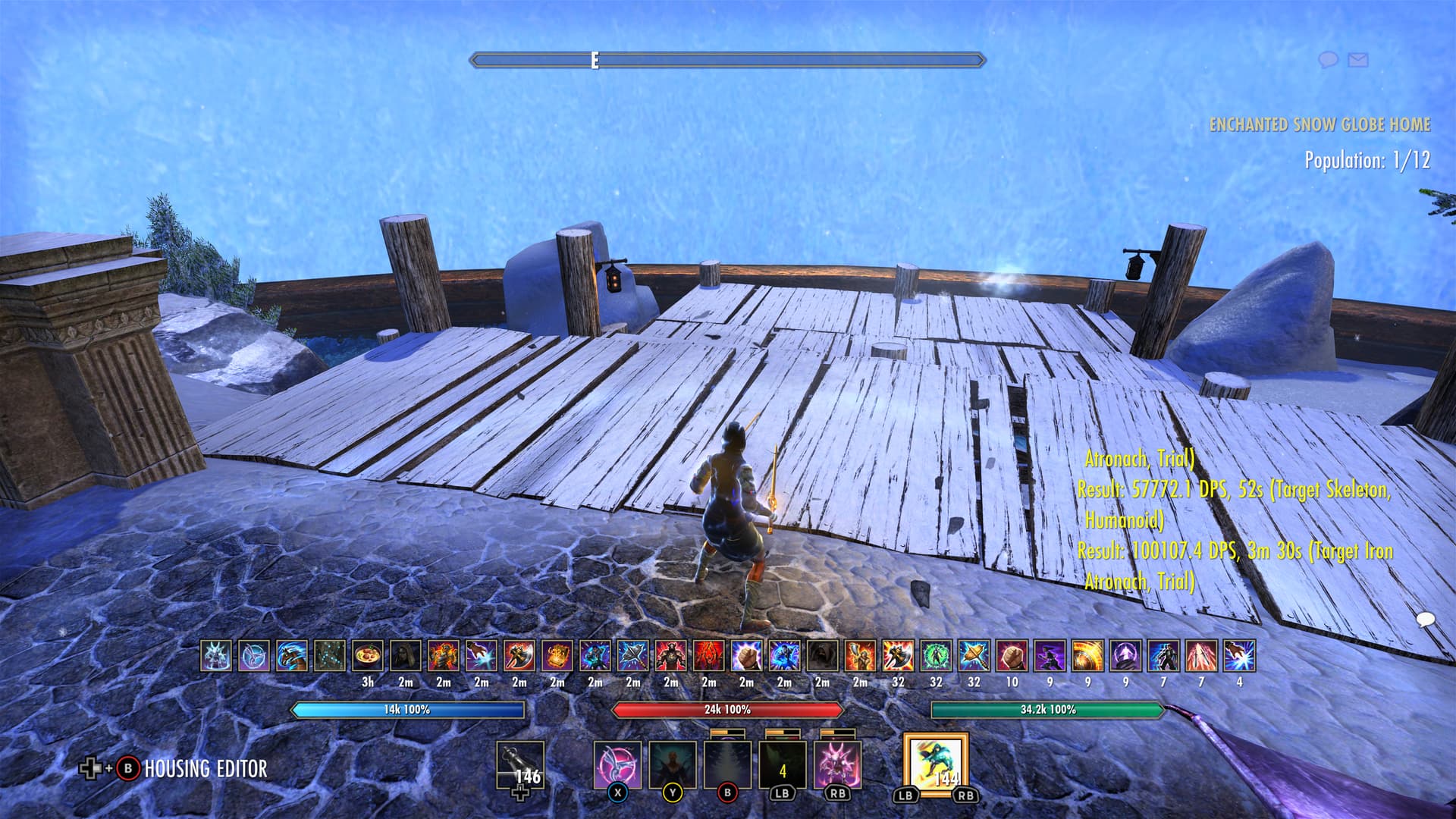
Task: Open the chat bubble beside the DPS log
Action: tap(1426, 620)
